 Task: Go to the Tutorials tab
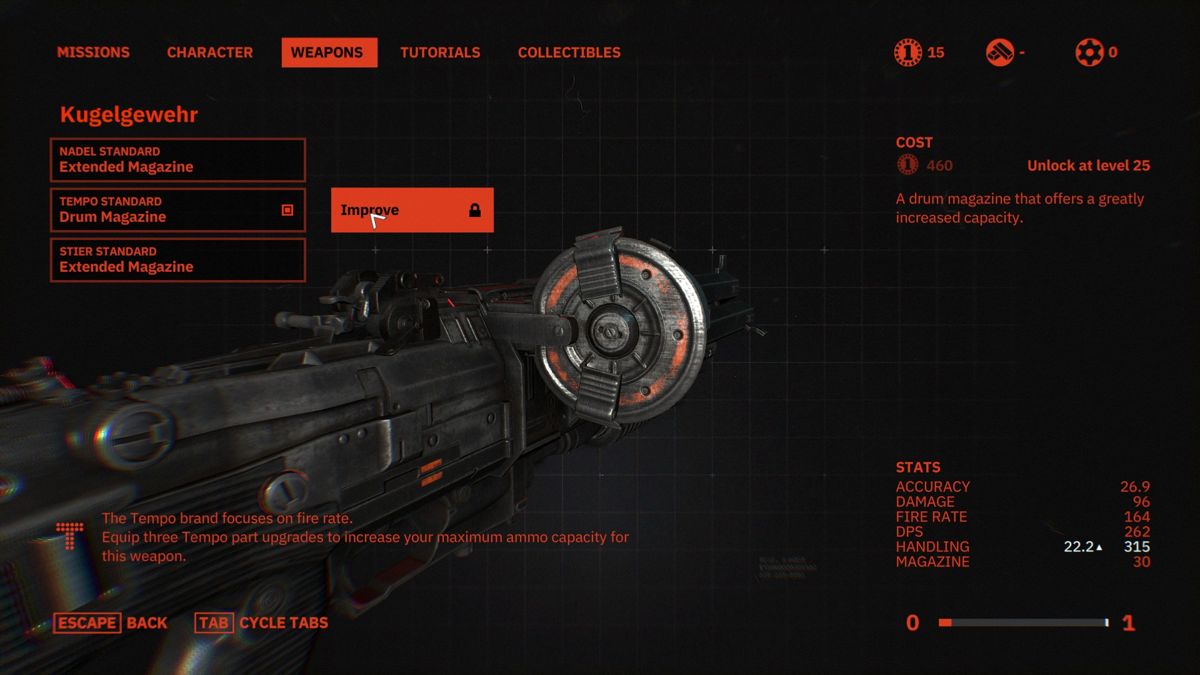[440, 52]
